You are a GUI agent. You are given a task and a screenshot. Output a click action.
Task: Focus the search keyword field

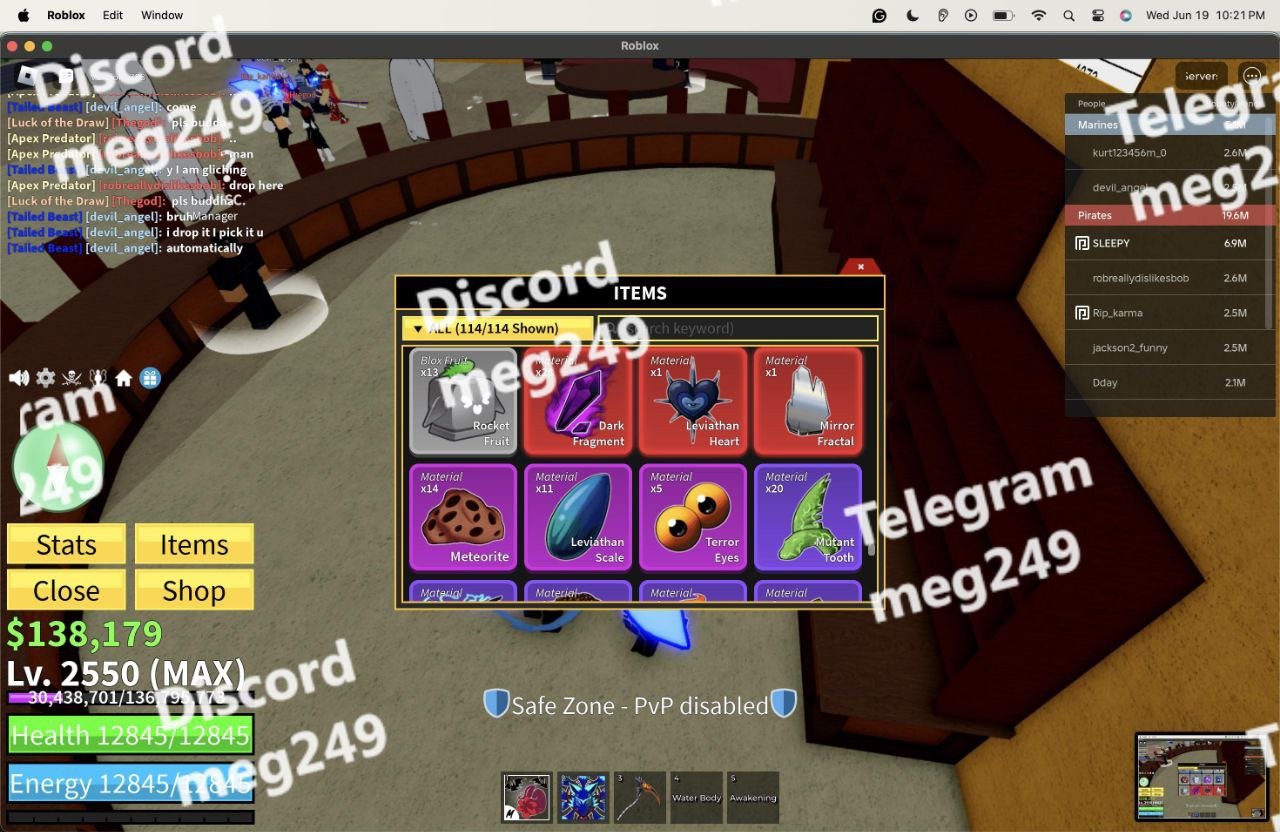pyautogui.click(x=738, y=328)
